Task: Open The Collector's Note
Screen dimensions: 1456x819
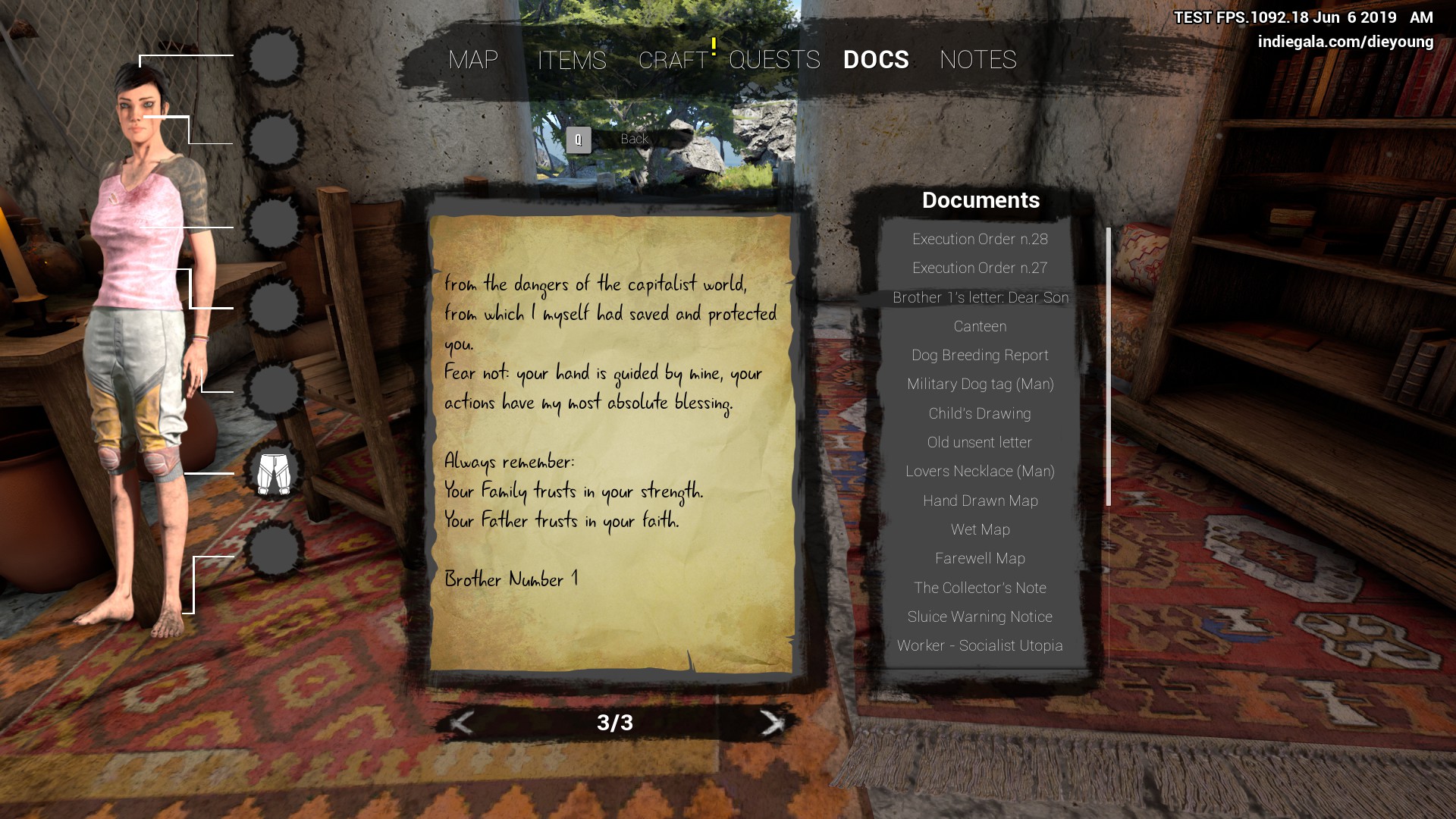Action: 980,588
